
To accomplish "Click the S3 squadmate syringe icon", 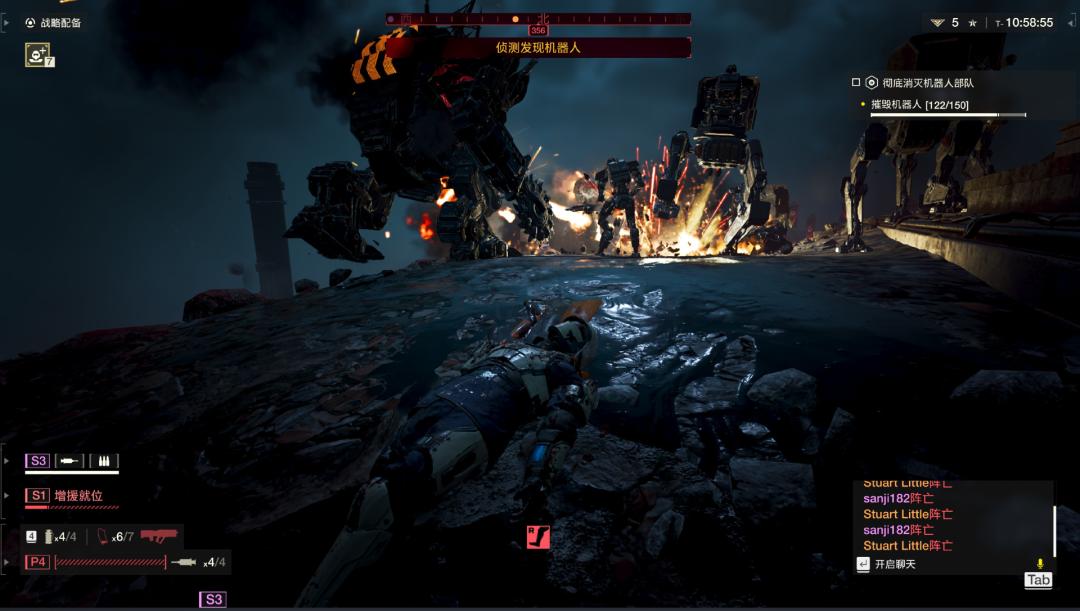I will (x=70, y=461).
